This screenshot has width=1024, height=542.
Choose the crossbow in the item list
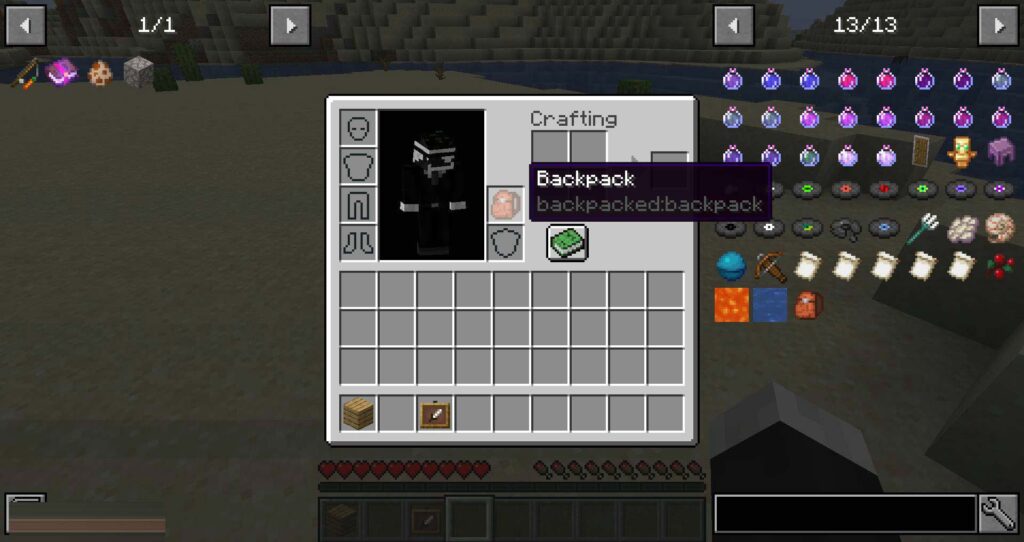(x=770, y=266)
